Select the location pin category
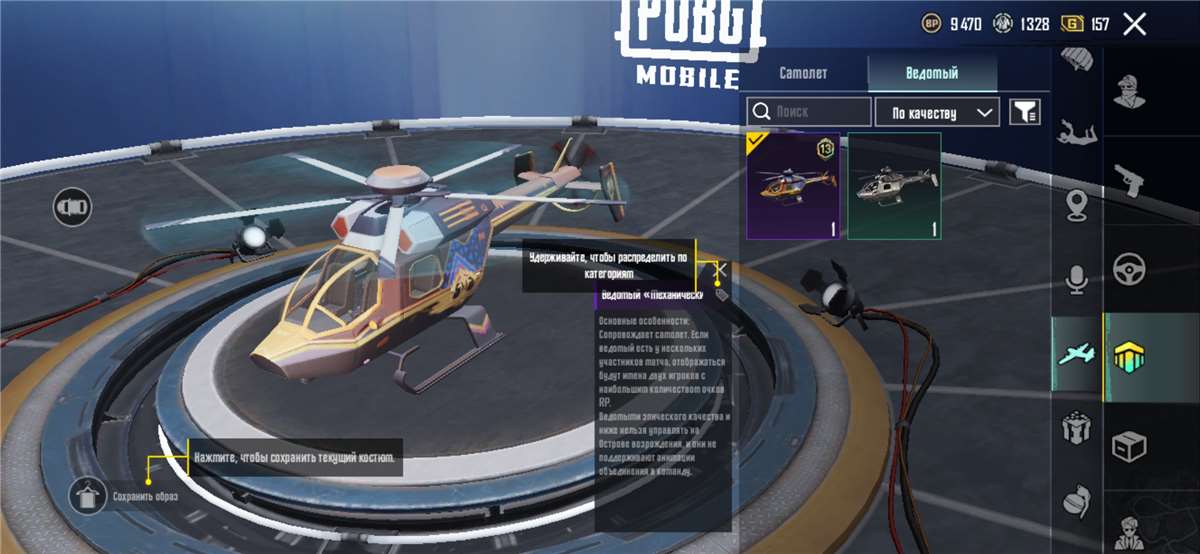Viewport: 1200px width, 554px height. pos(1076,206)
